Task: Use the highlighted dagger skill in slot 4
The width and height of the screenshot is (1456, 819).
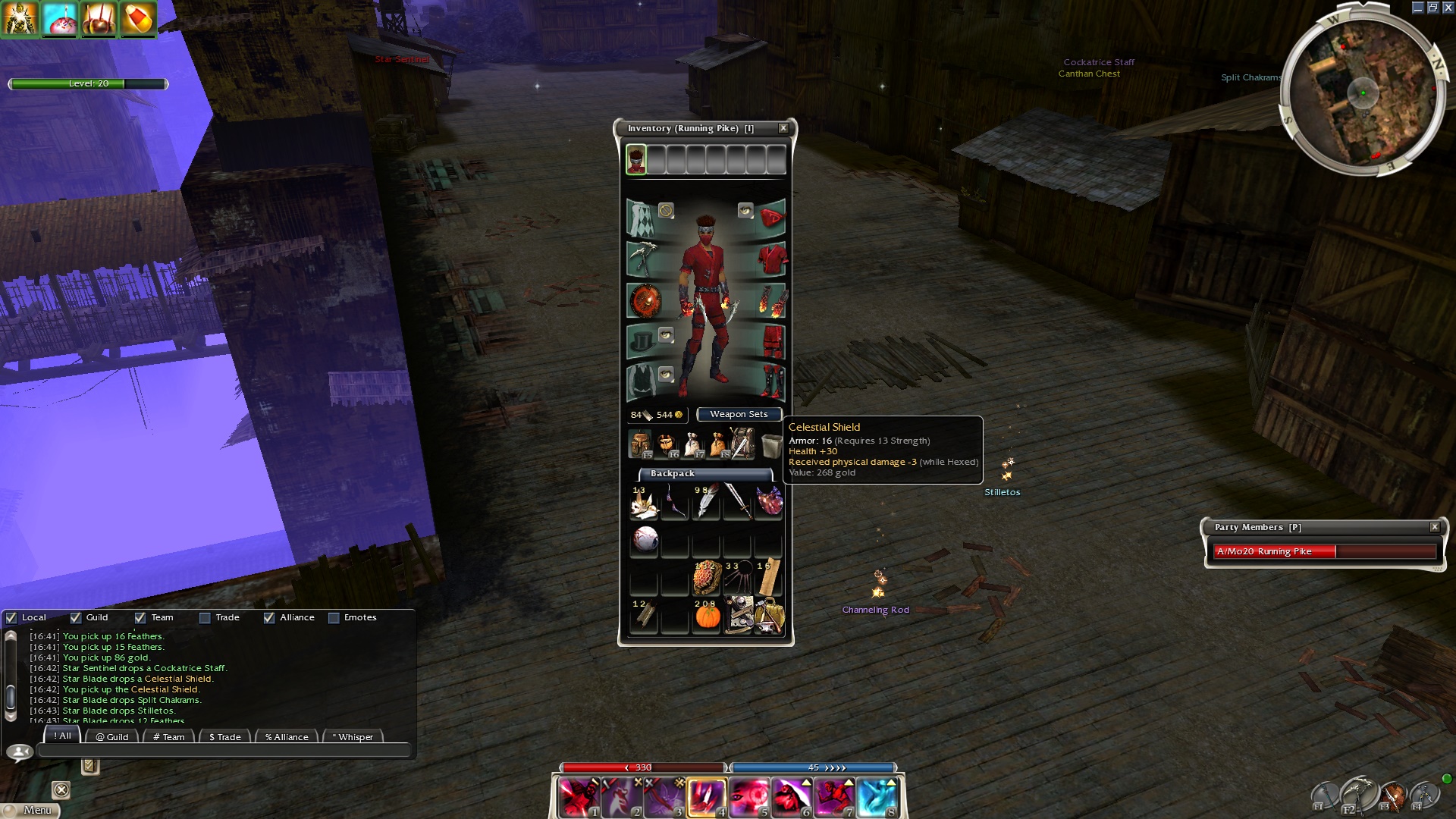Action: pos(707,798)
